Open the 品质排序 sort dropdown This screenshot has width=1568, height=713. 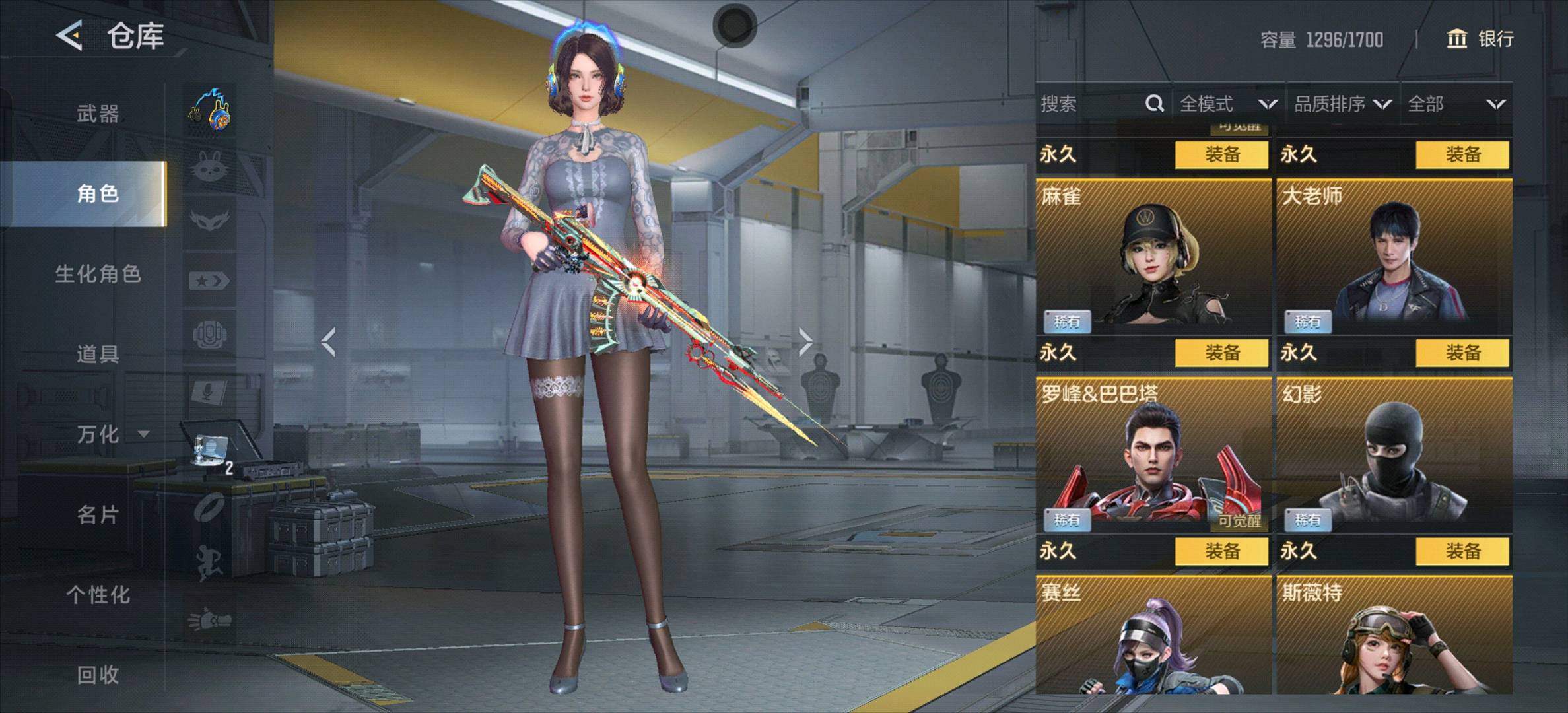pyautogui.click(x=1342, y=104)
